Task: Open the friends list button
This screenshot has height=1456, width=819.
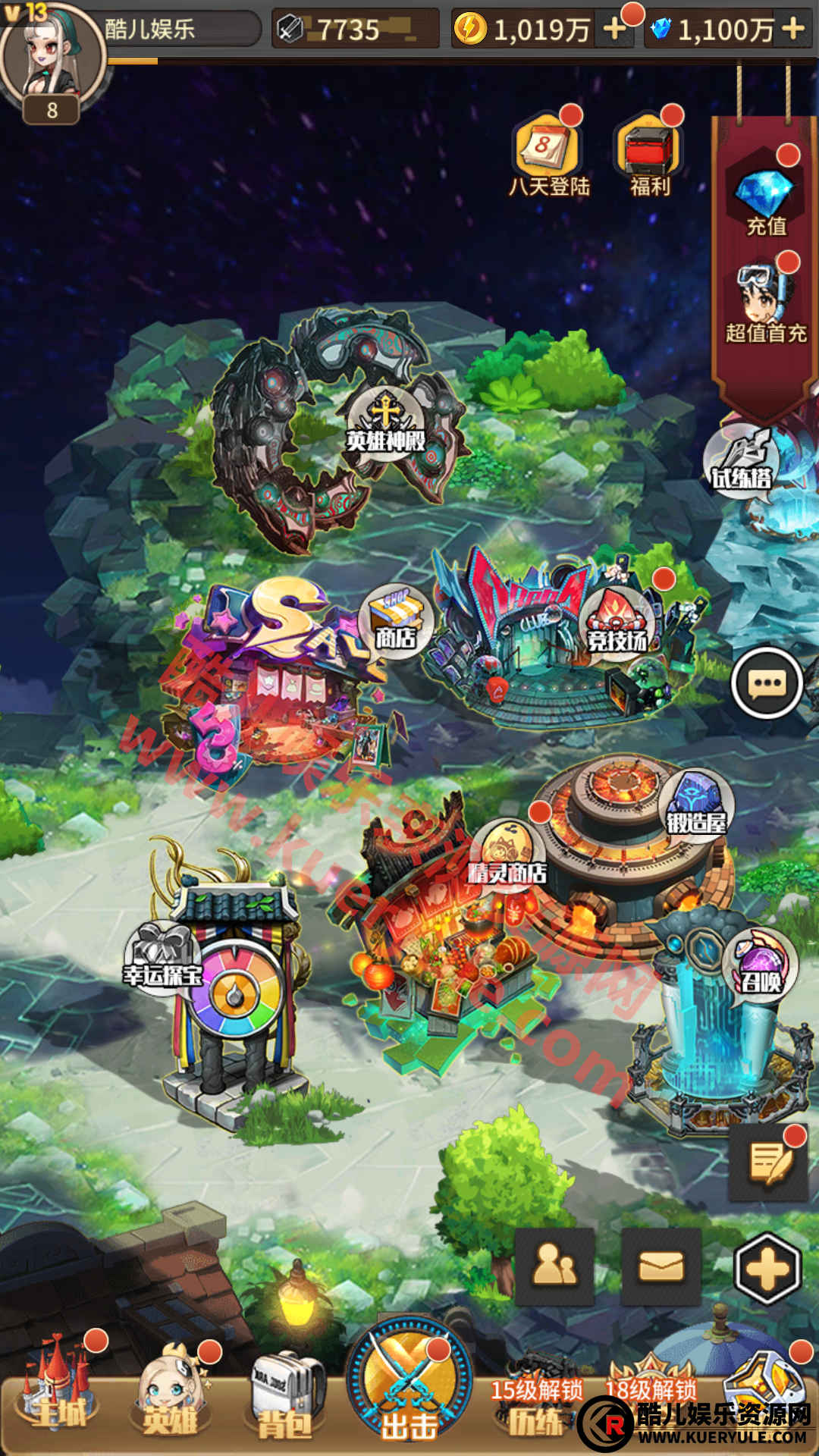Action: coord(554,1266)
